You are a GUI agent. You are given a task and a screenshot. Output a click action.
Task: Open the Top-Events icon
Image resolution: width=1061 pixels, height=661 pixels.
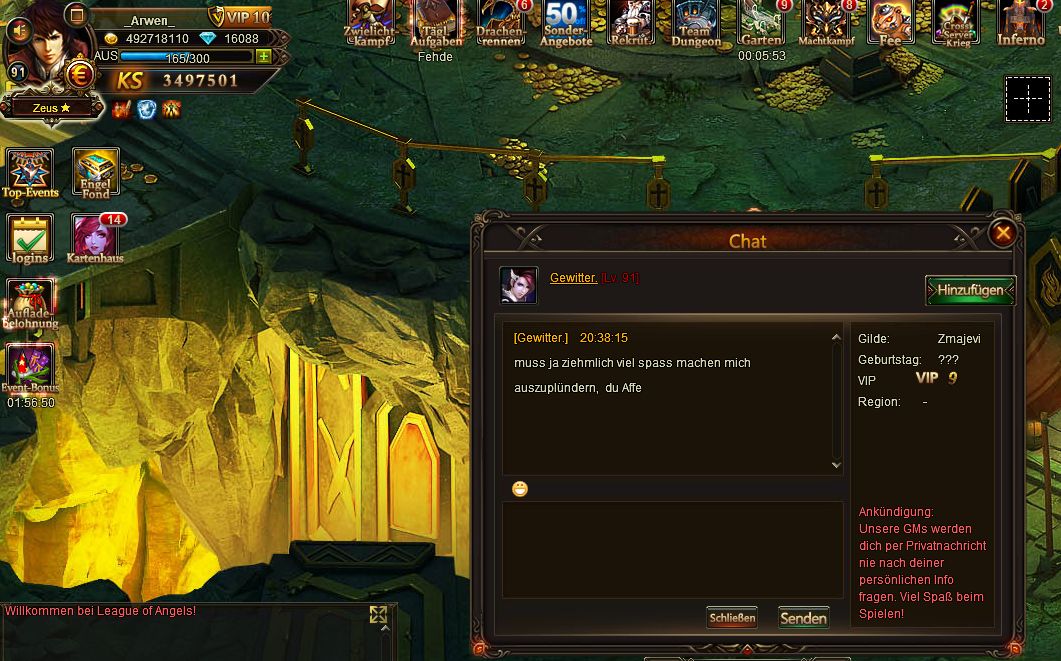click(30, 172)
